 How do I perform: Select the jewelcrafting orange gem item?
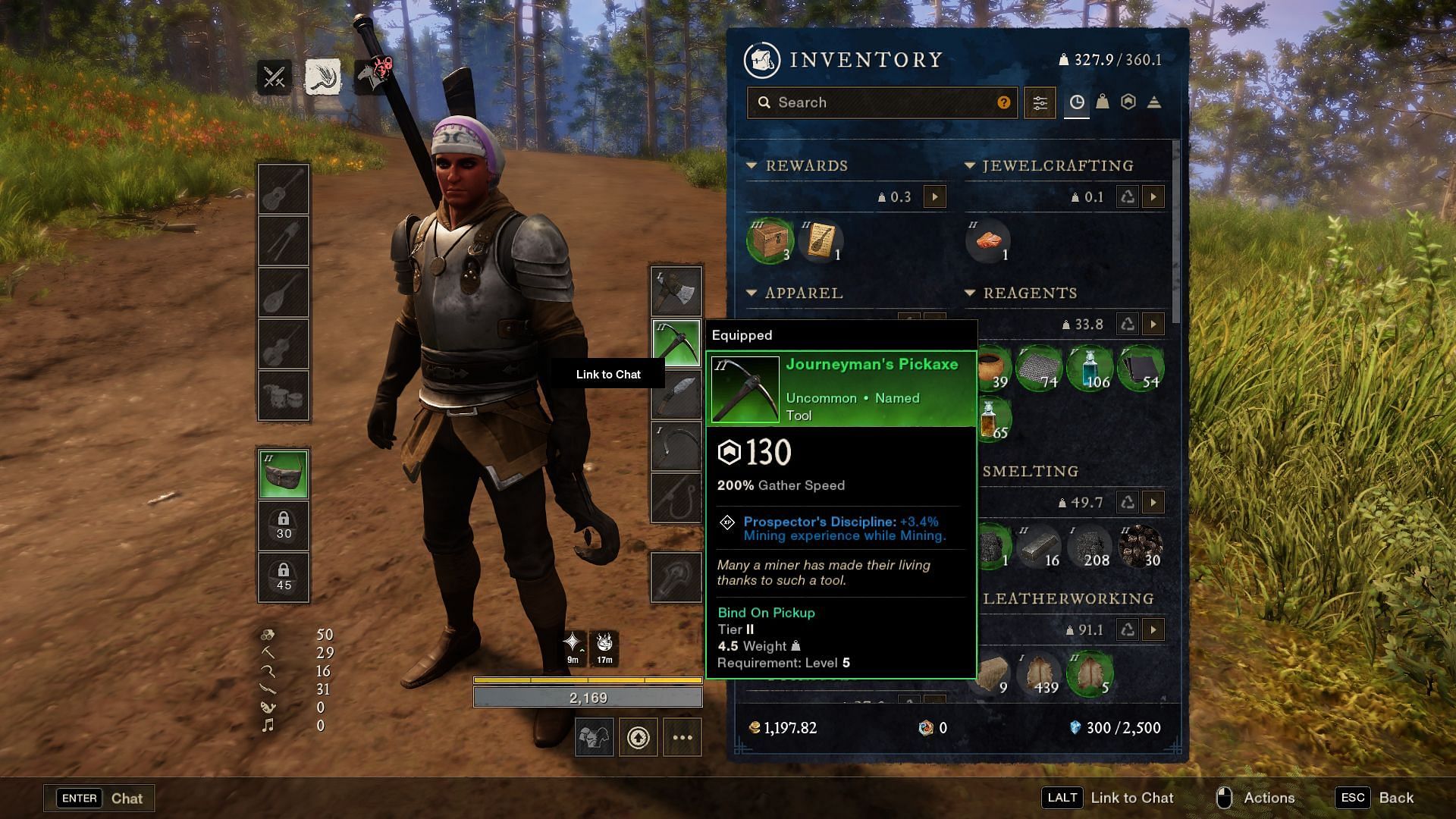tap(988, 242)
